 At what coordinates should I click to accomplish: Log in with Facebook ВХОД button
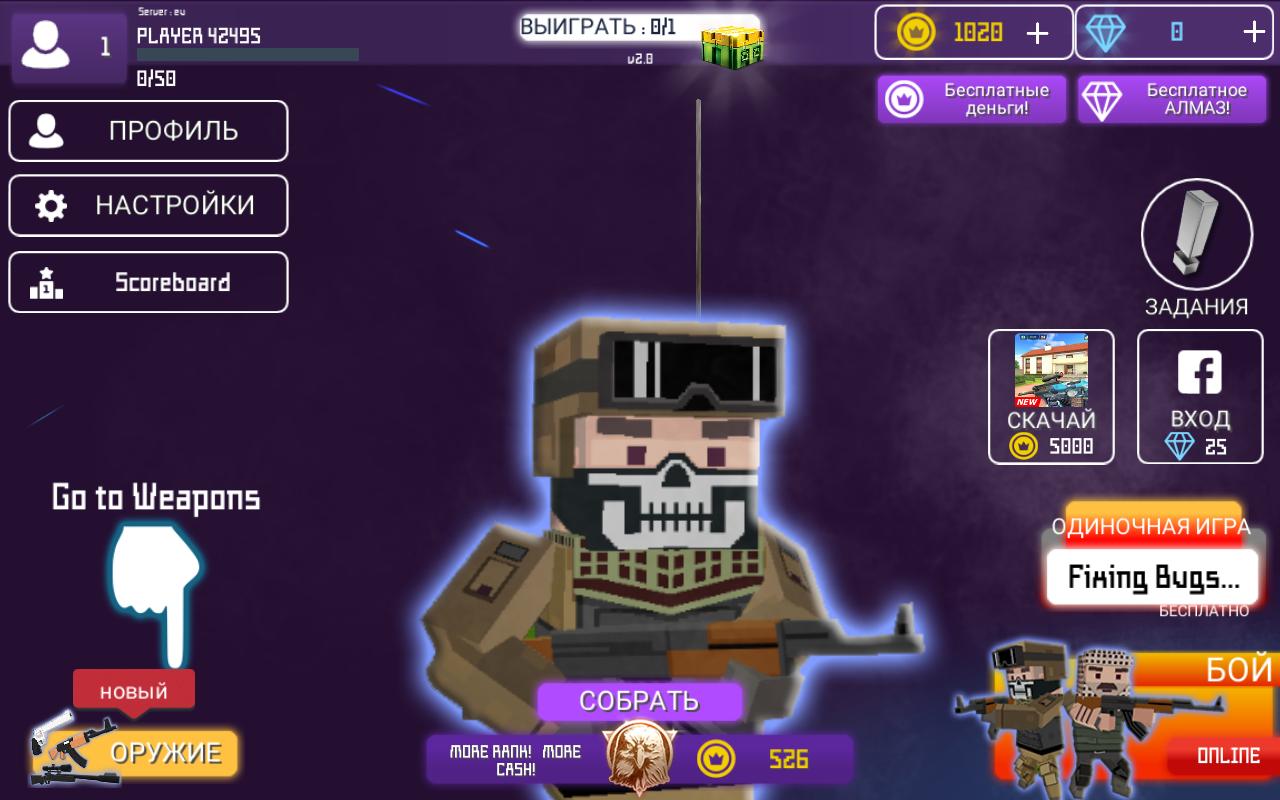[x=1200, y=396]
